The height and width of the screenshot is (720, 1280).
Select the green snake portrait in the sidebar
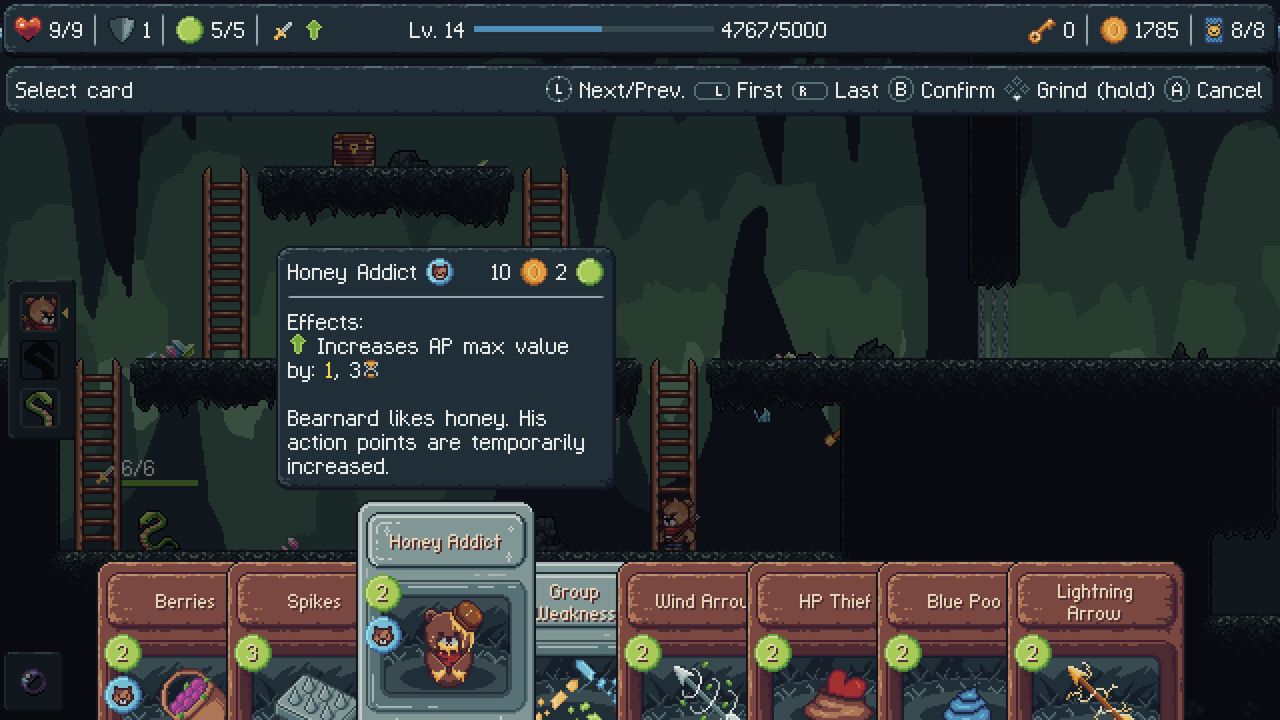pos(39,408)
